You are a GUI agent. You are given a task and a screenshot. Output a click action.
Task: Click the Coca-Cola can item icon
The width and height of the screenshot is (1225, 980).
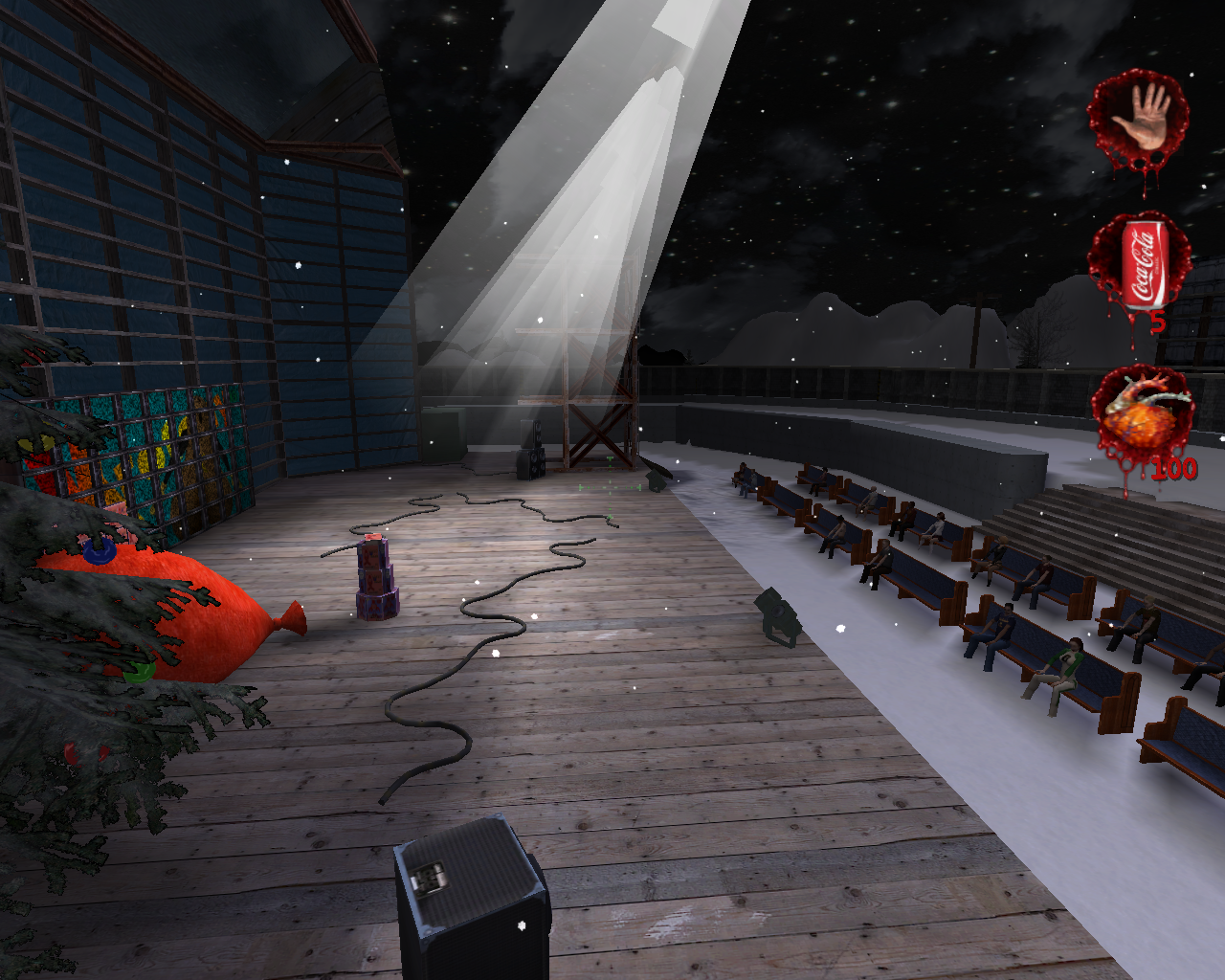(x=1140, y=265)
